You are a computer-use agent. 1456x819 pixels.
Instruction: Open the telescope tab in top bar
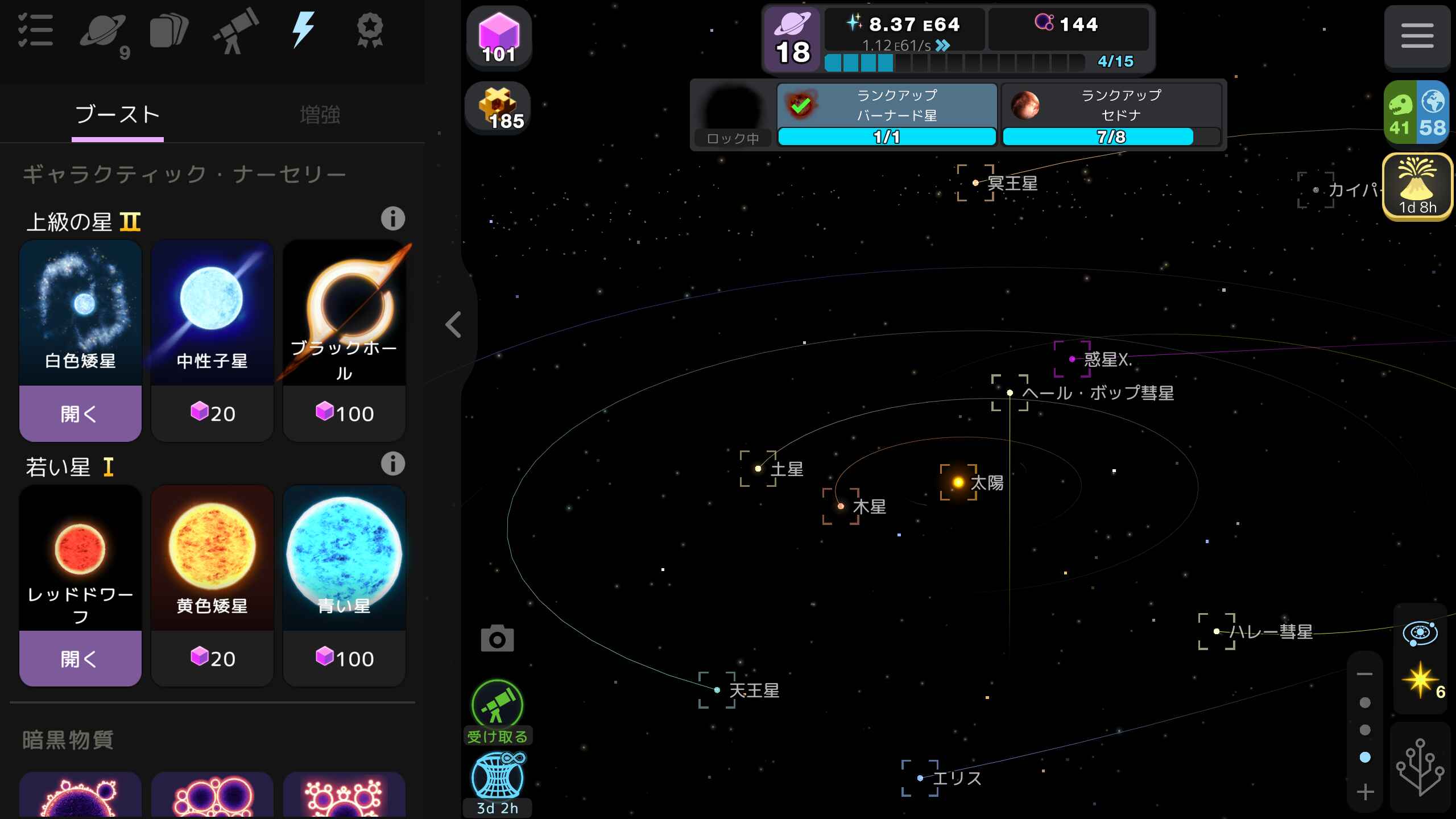tap(235, 32)
